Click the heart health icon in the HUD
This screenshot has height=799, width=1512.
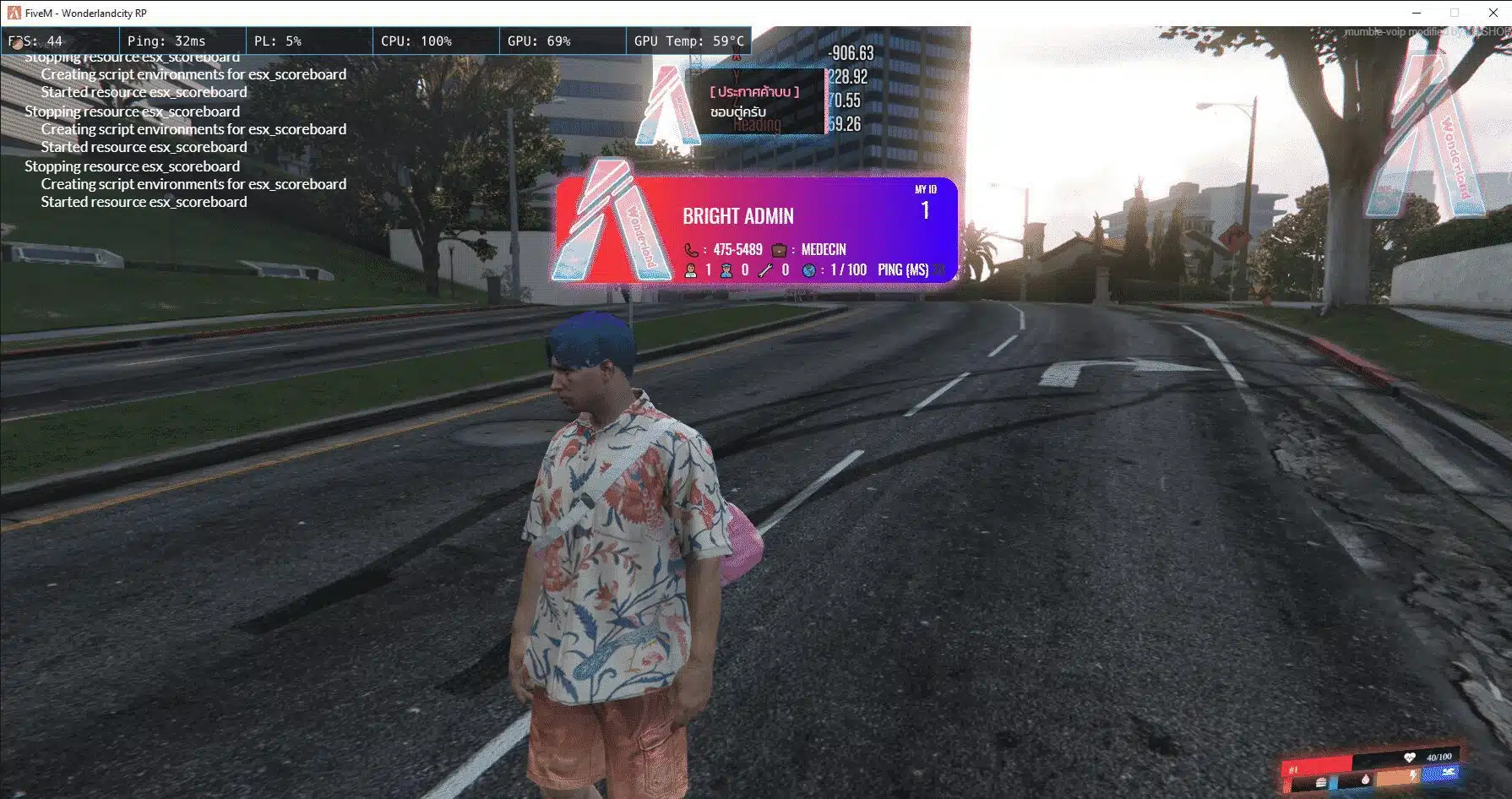(x=1410, y=757)
